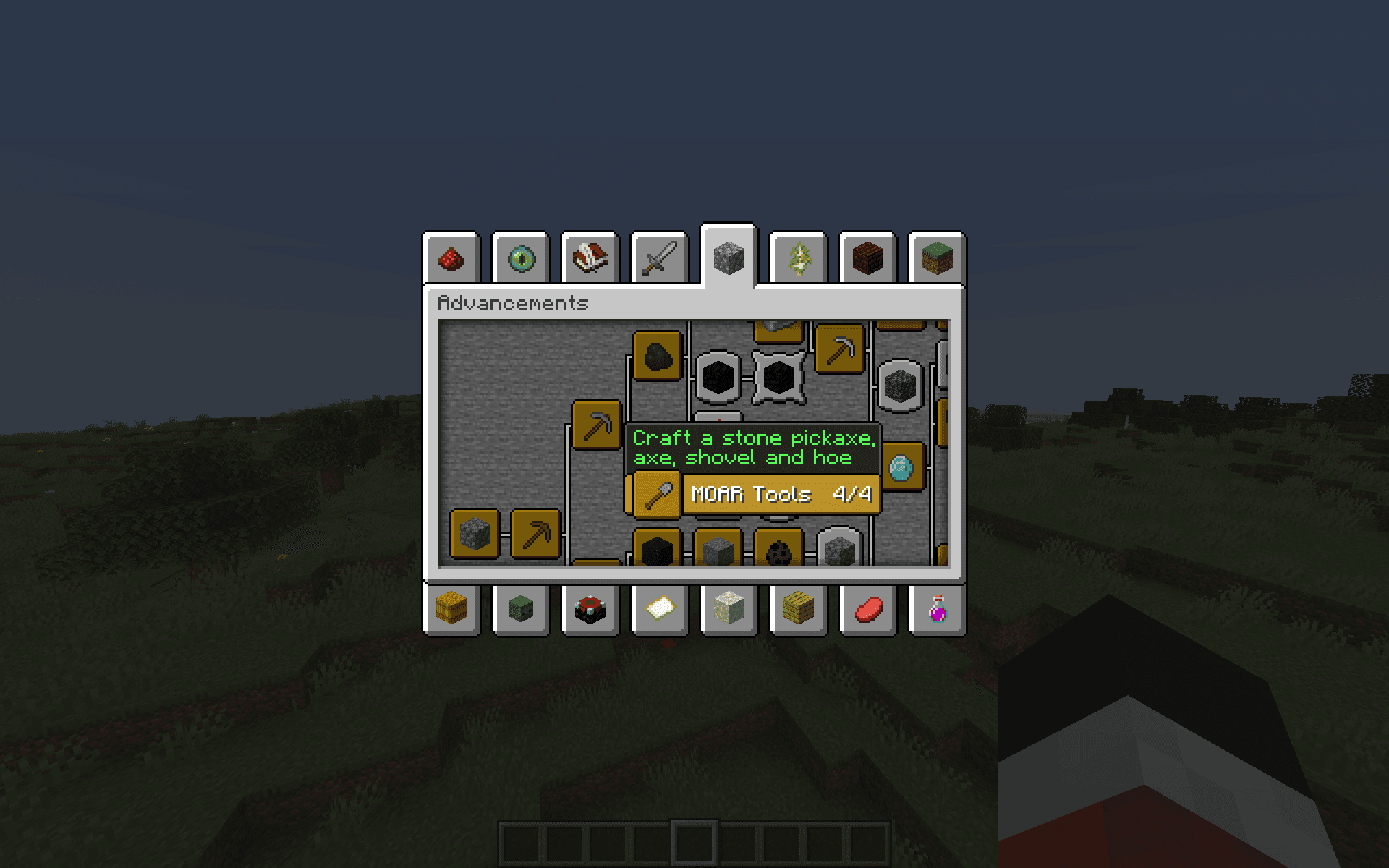Click the coal lump advancement icon

click(658, 356)
